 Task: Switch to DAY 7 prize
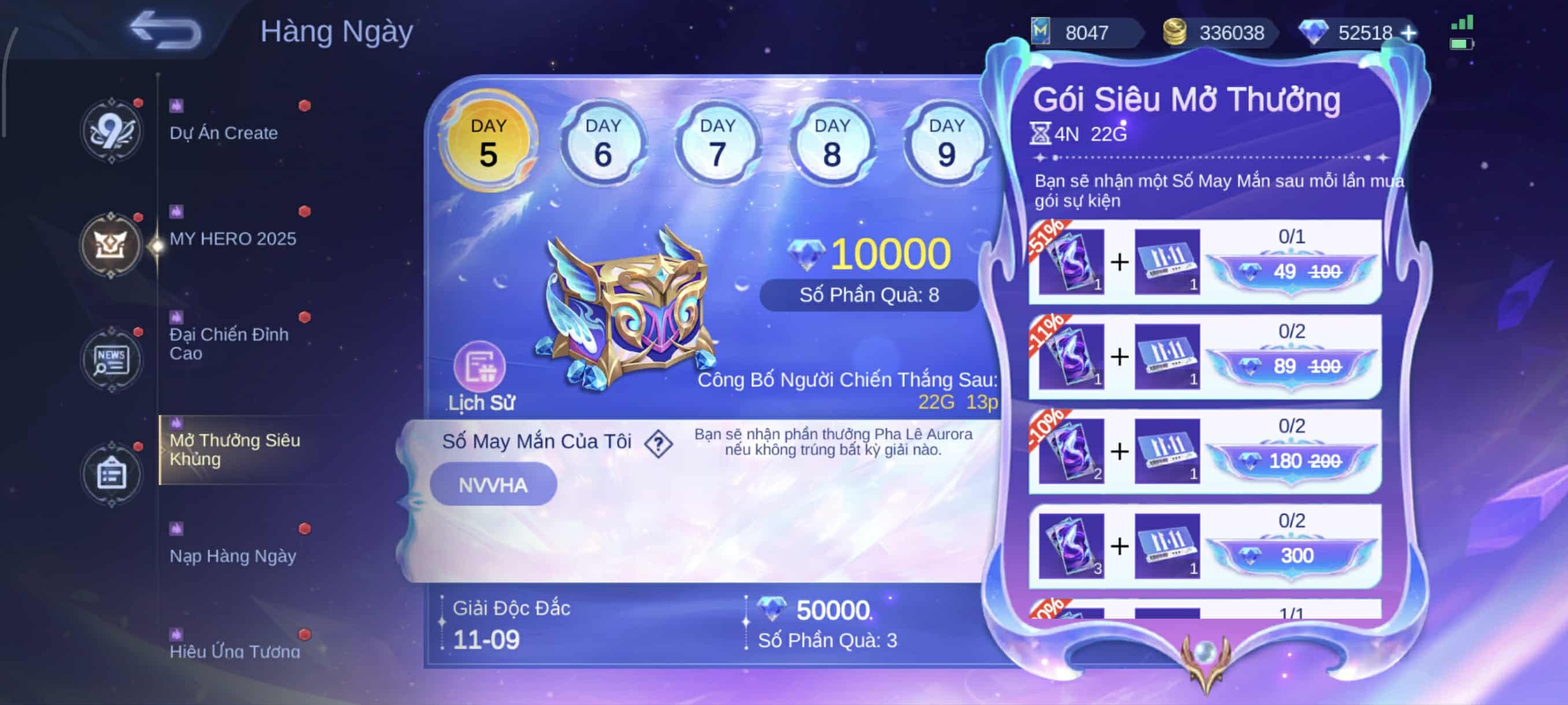point(718,143)
